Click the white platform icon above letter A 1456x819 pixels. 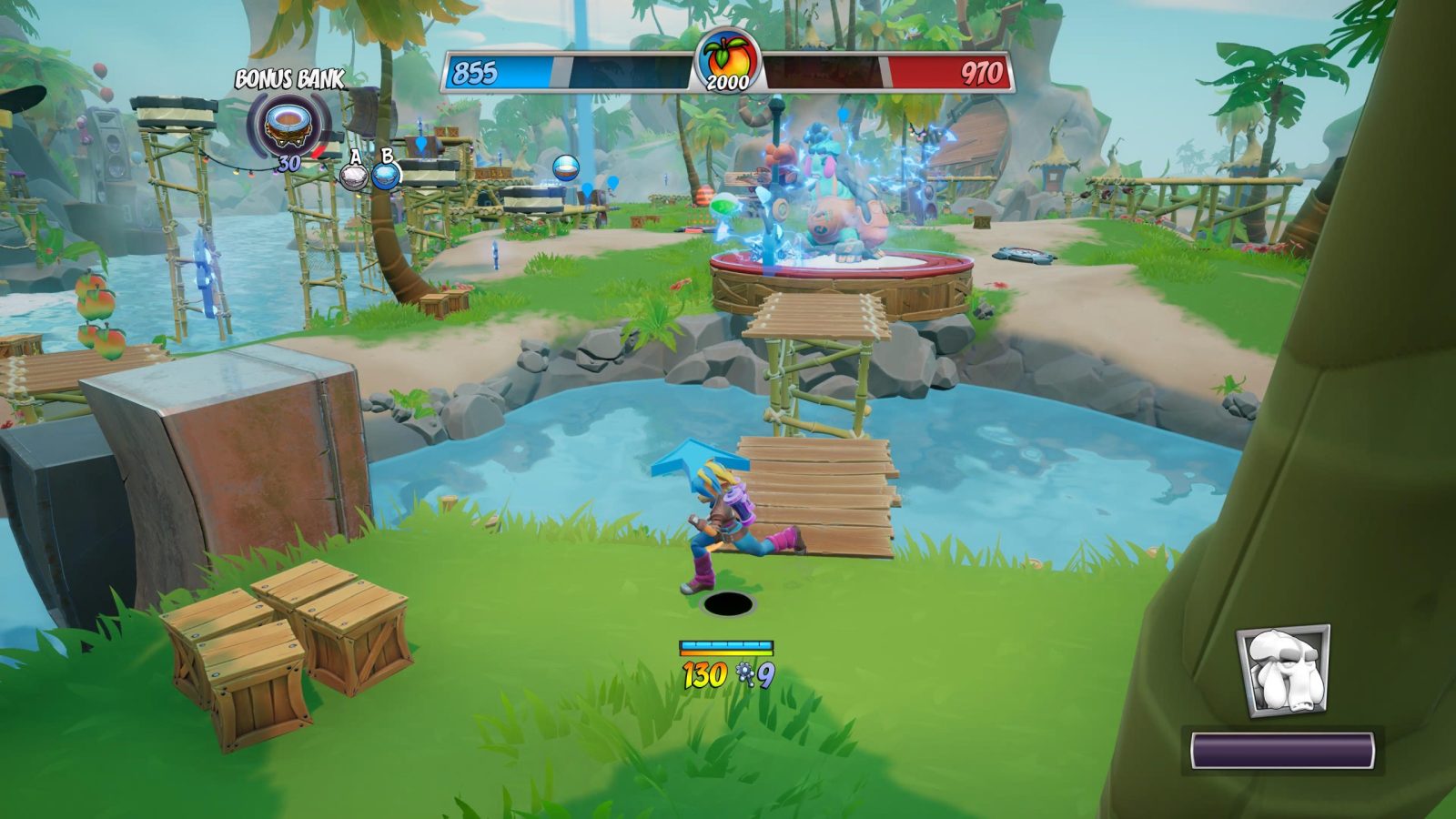pyautogui.click(x=354, y=178)
